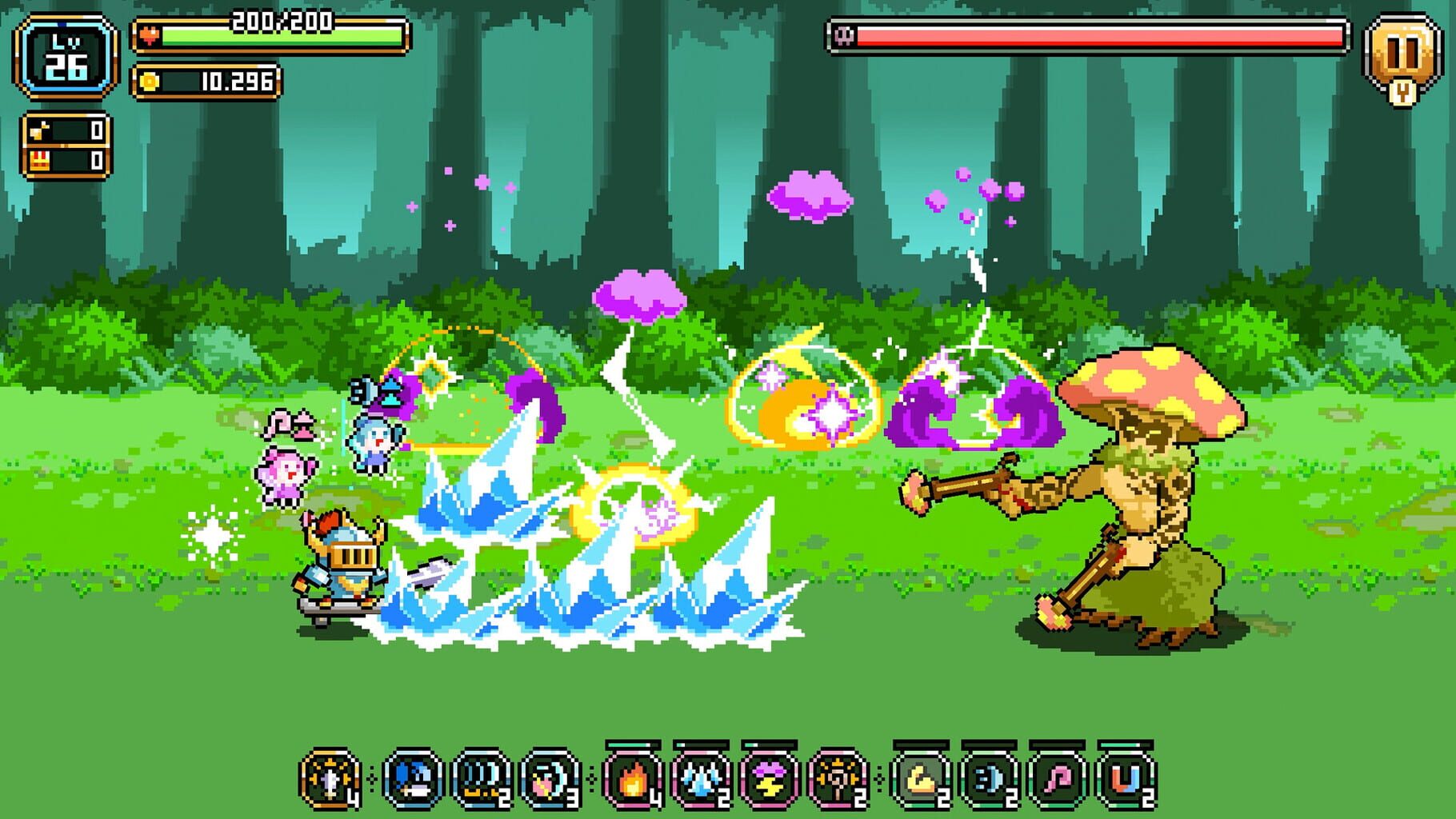Click the heart icon on the health bar

(150, 35)
